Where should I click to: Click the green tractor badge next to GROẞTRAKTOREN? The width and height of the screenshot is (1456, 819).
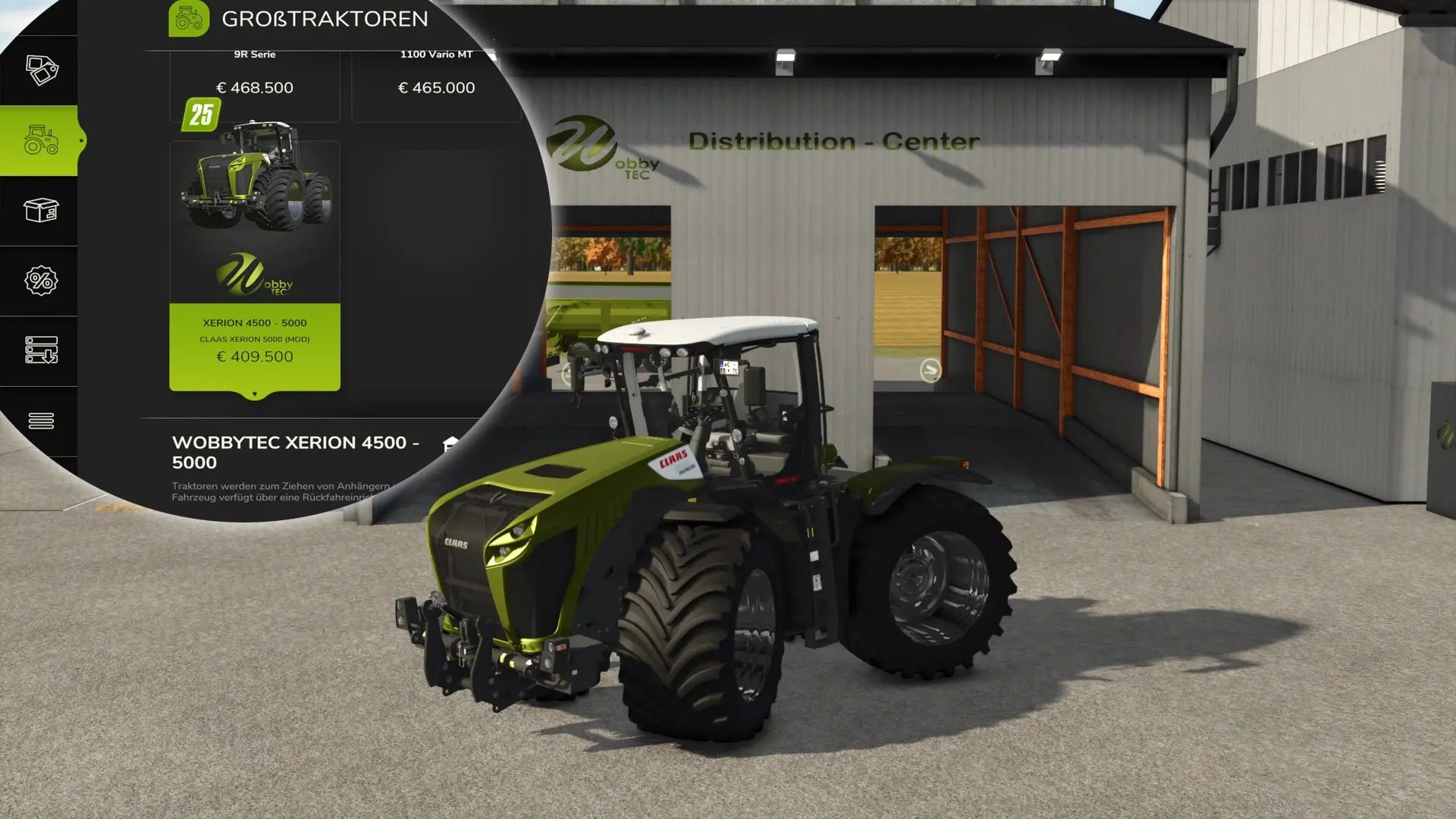click(190, 20)
